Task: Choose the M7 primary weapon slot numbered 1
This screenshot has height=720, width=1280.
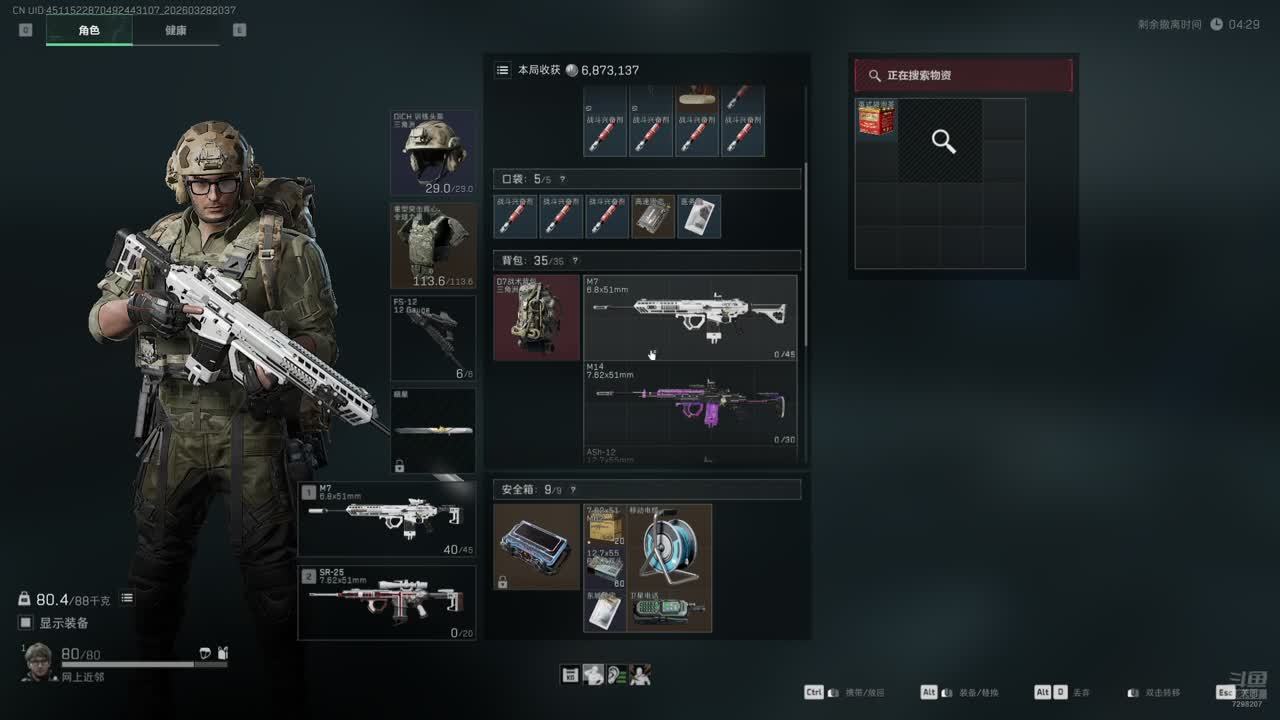Action: [387, 519]
